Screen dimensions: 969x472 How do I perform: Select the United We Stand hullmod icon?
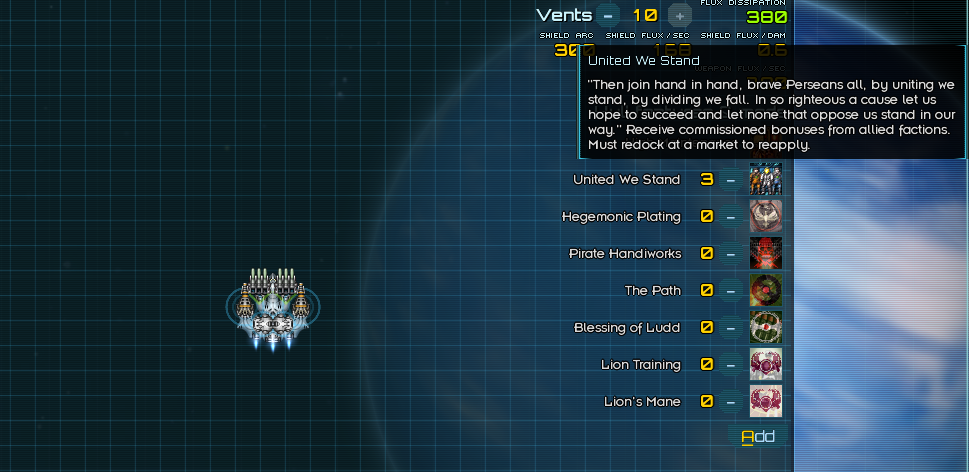pyautogui.click(x=765, y=180)
